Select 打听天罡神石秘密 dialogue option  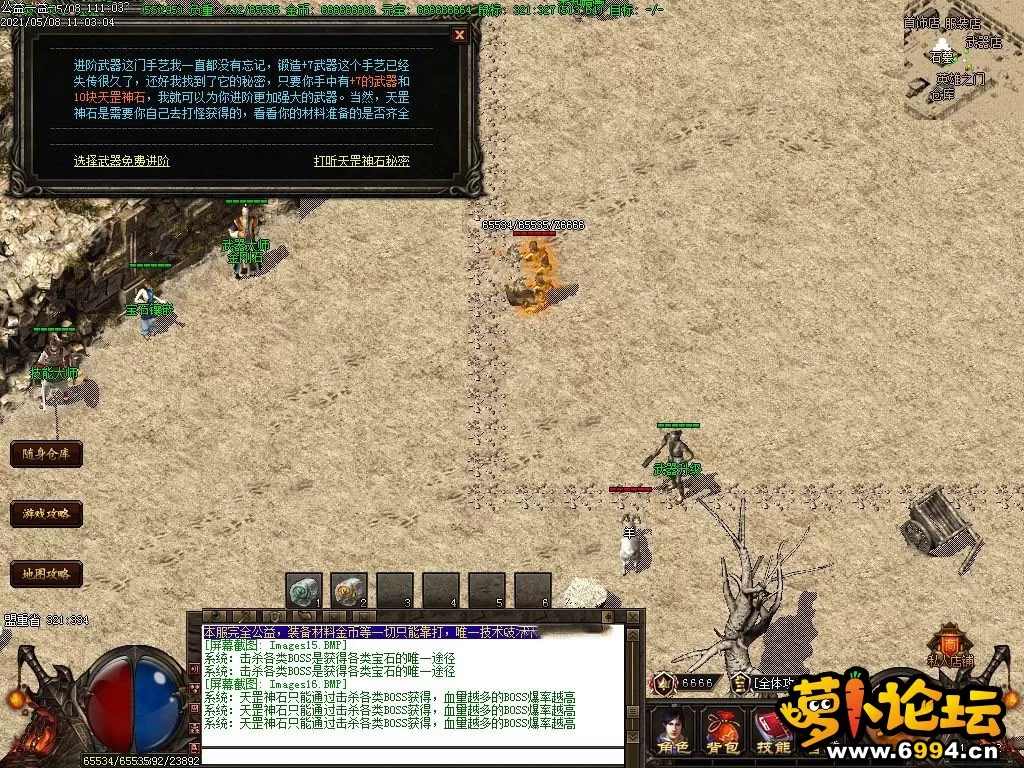pos(361,160)
